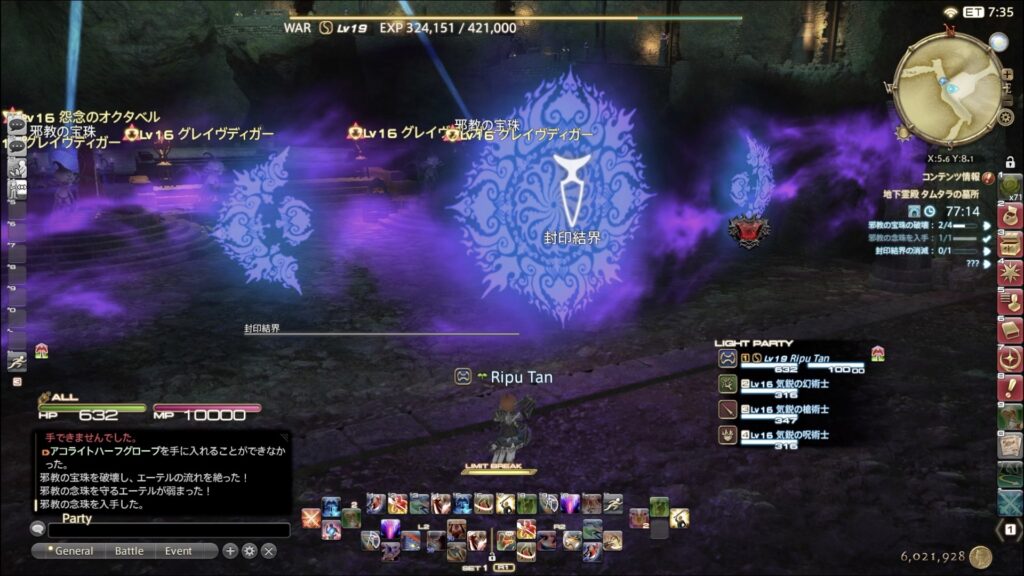Select 気鋭の槍術士 party member
Screen dimensions: 1024x576
coord(790,410)
